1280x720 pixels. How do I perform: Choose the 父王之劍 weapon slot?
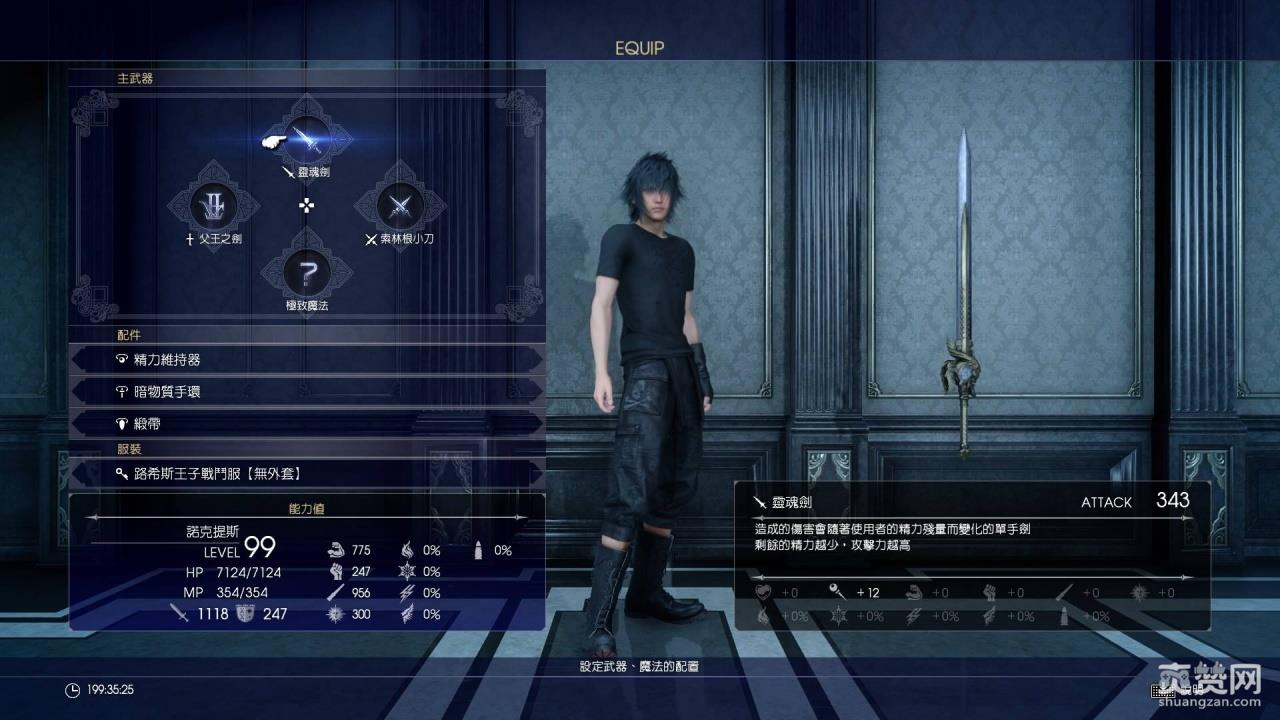click(214, 205)
